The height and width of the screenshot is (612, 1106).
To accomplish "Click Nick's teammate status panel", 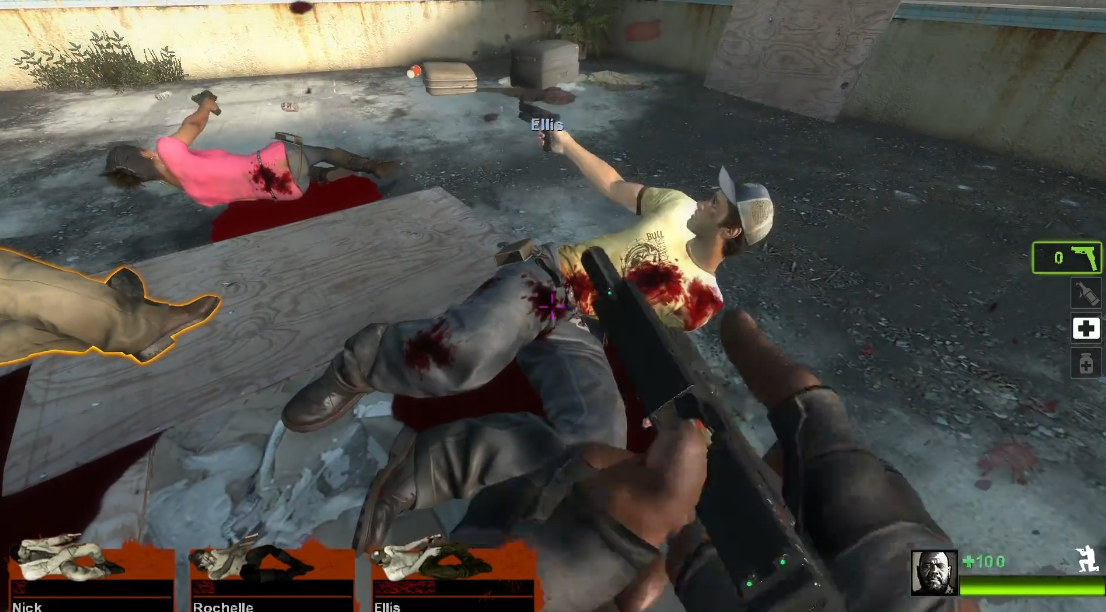I will (90, 576).
